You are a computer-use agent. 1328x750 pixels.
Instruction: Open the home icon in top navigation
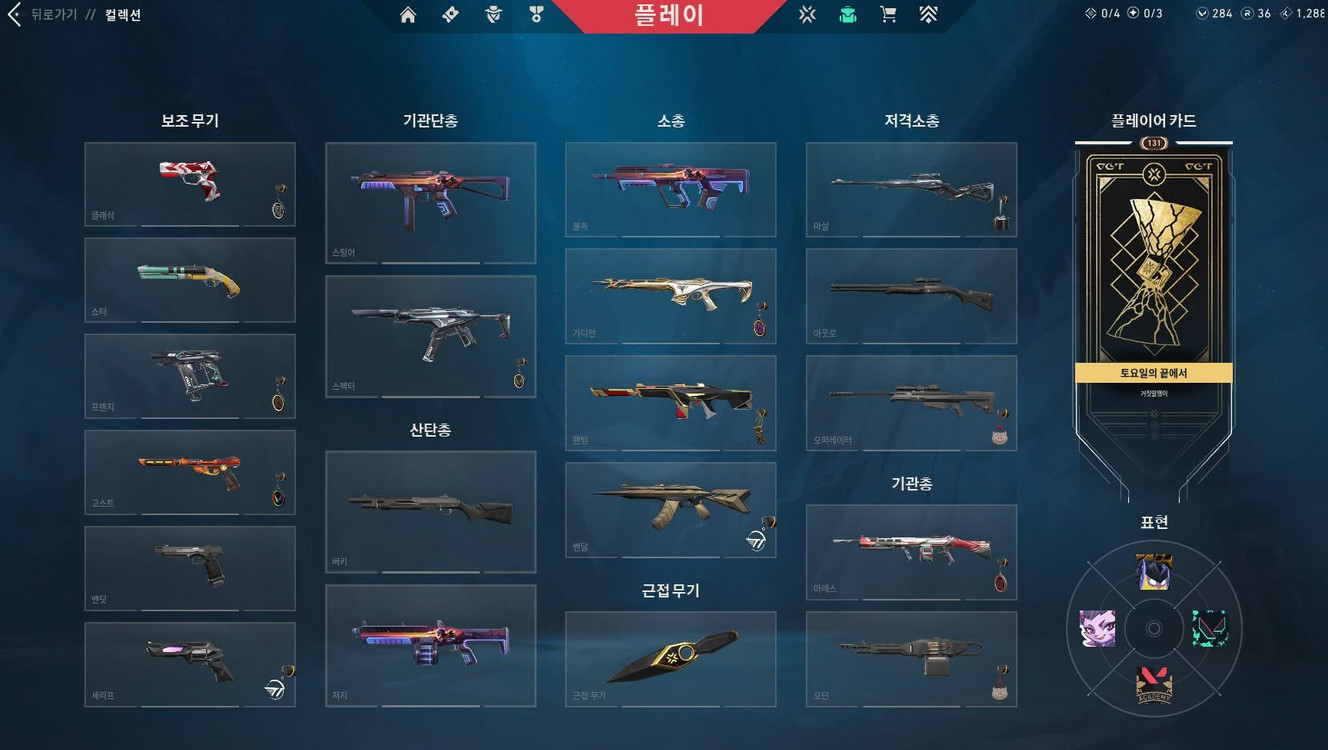408,15
